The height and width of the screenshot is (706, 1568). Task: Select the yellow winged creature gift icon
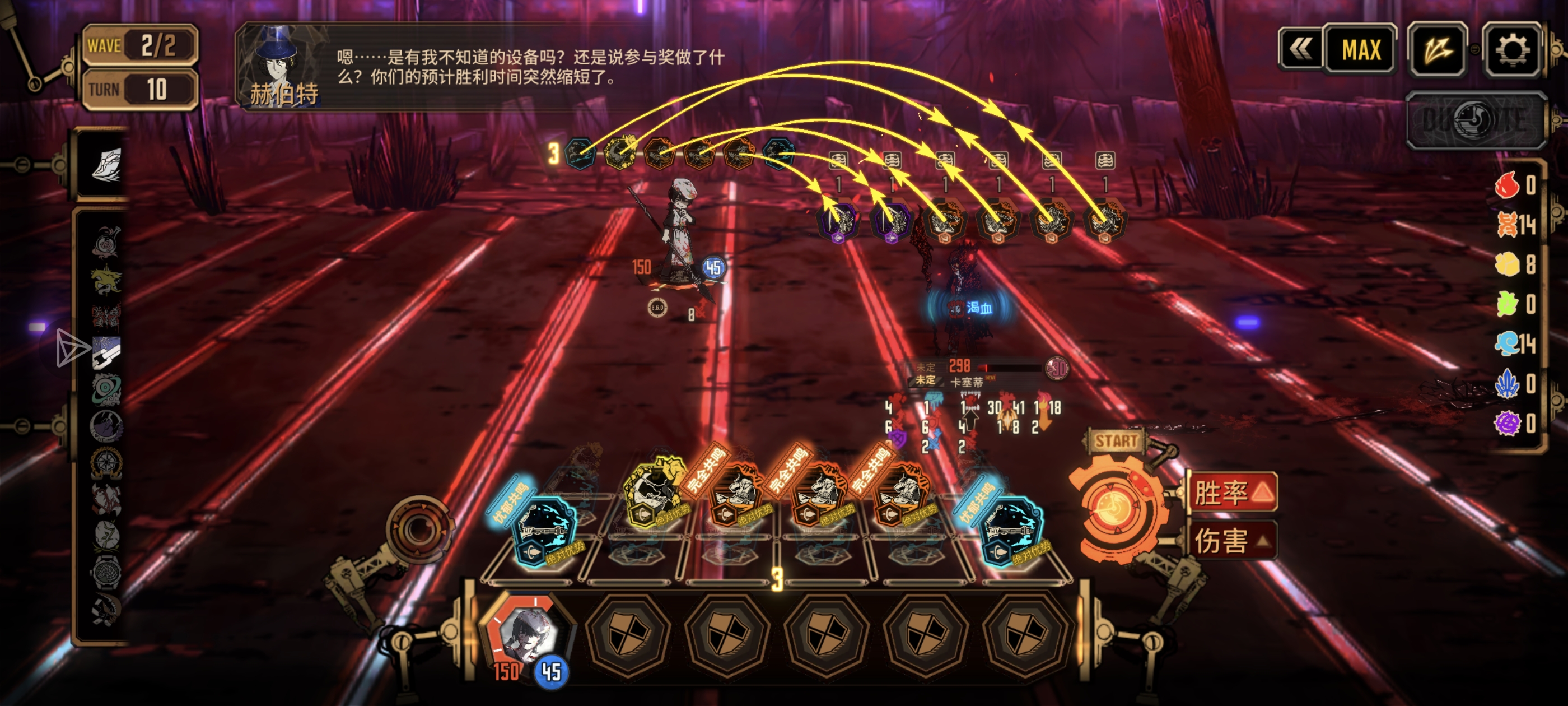[106, 280]
